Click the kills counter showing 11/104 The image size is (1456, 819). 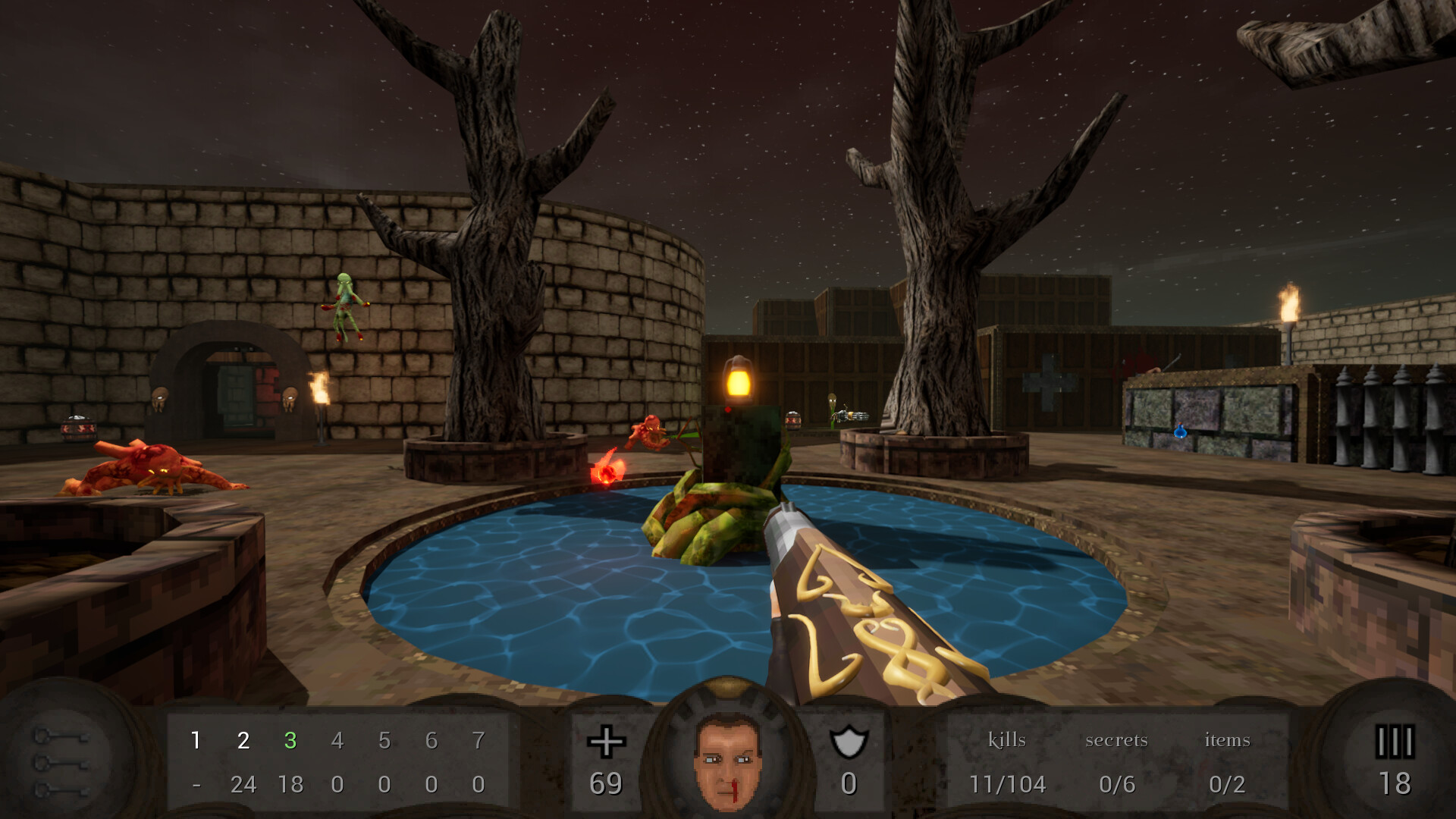1008,786
